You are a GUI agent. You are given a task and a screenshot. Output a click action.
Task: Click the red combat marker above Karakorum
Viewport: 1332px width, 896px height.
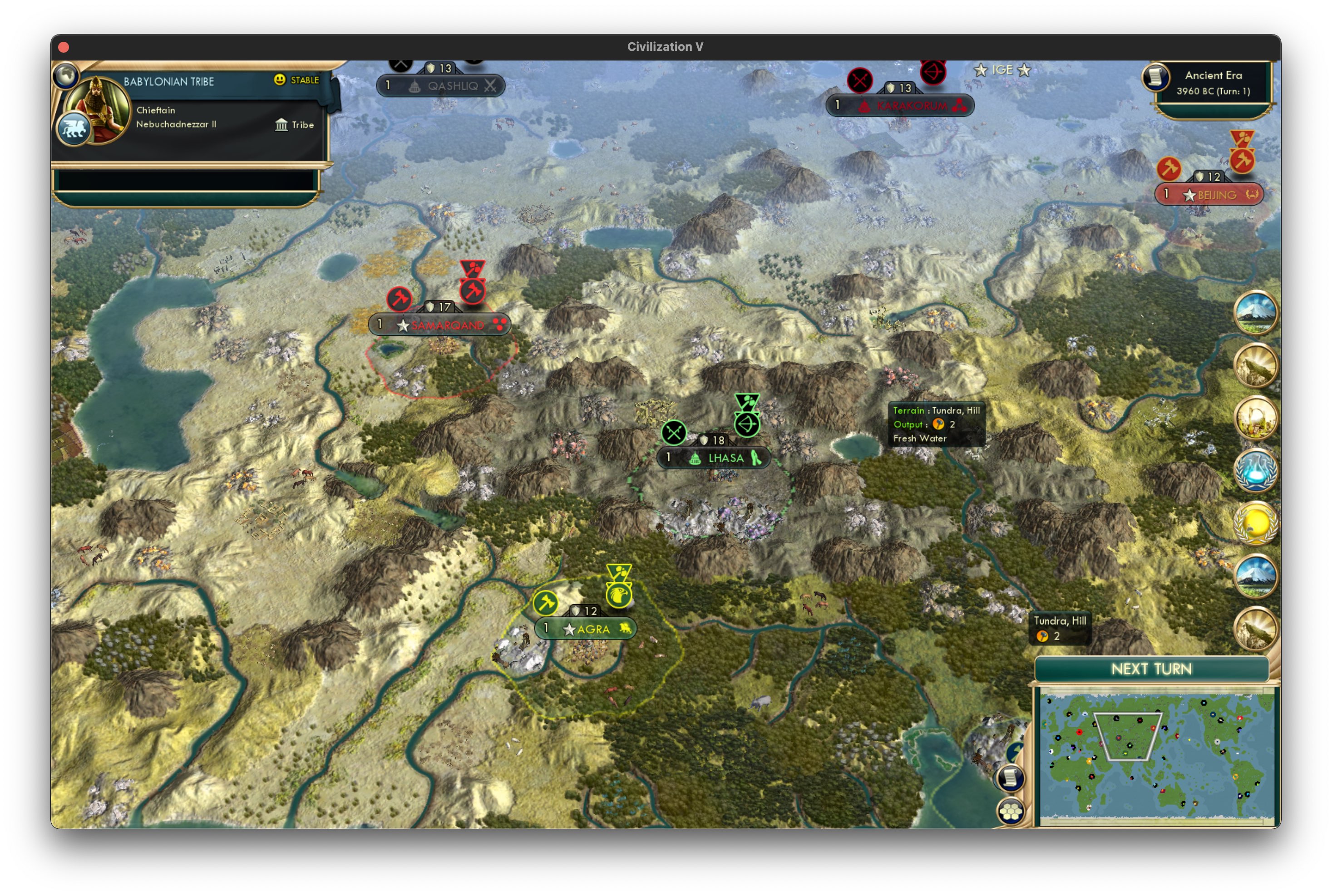click(x=859, y=80)
